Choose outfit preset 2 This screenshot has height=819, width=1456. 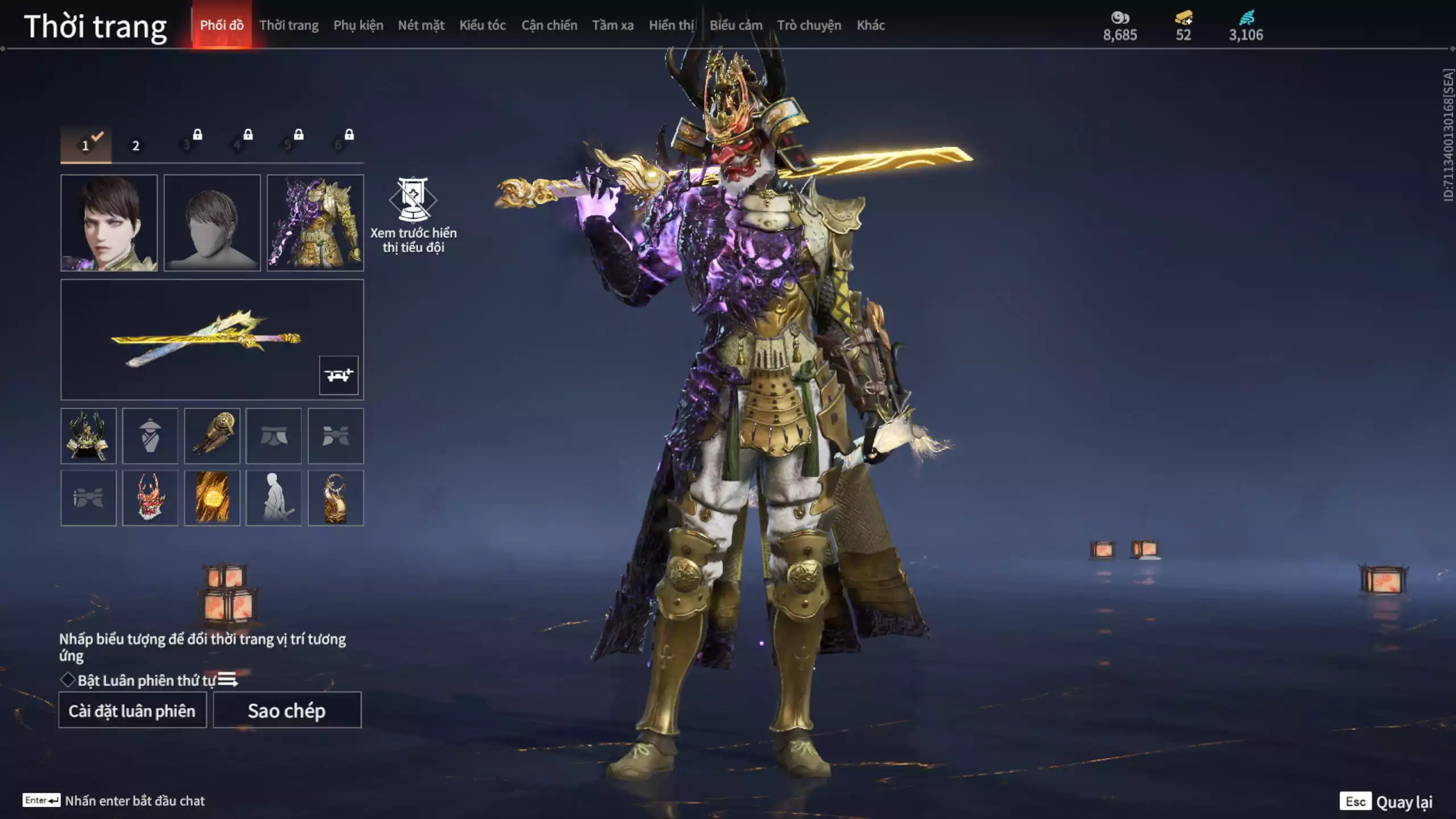point(136,146)
